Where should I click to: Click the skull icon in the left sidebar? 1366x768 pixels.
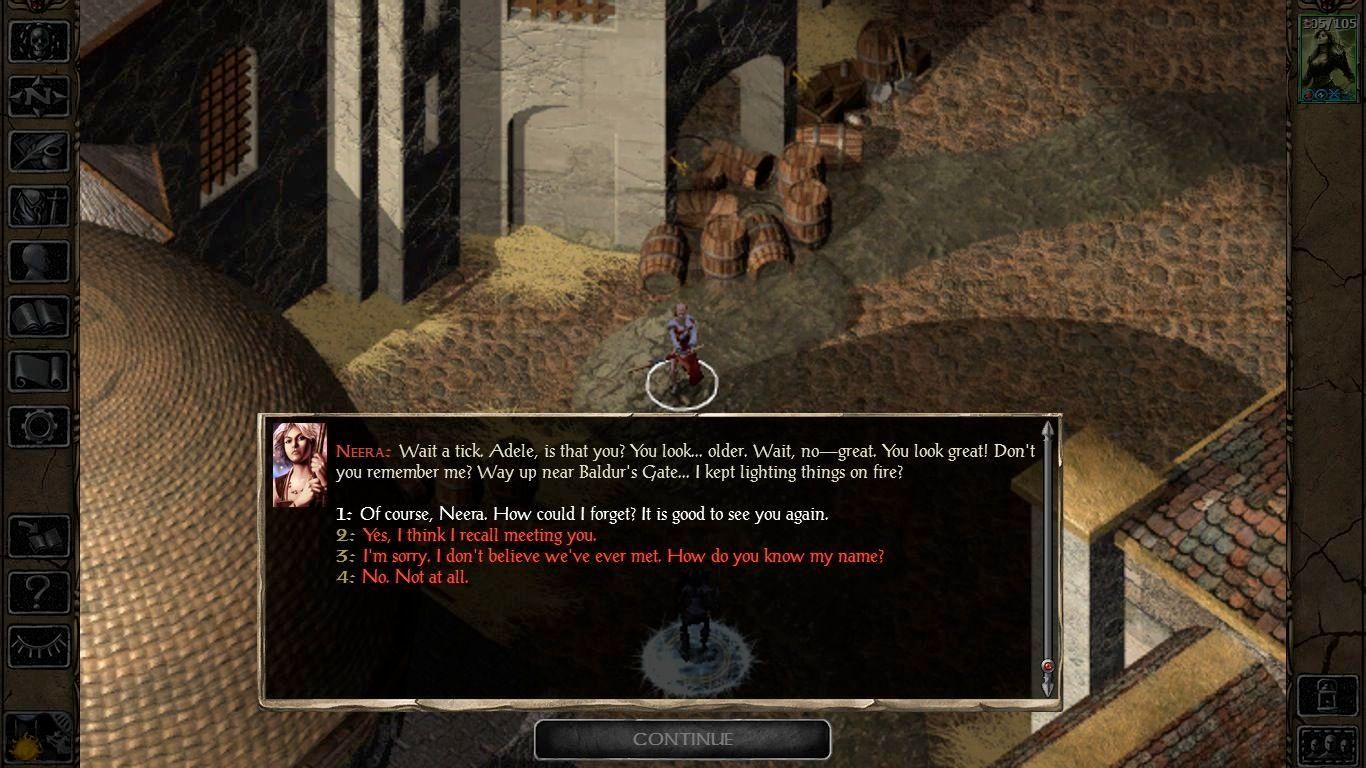[x=39, y=42]
